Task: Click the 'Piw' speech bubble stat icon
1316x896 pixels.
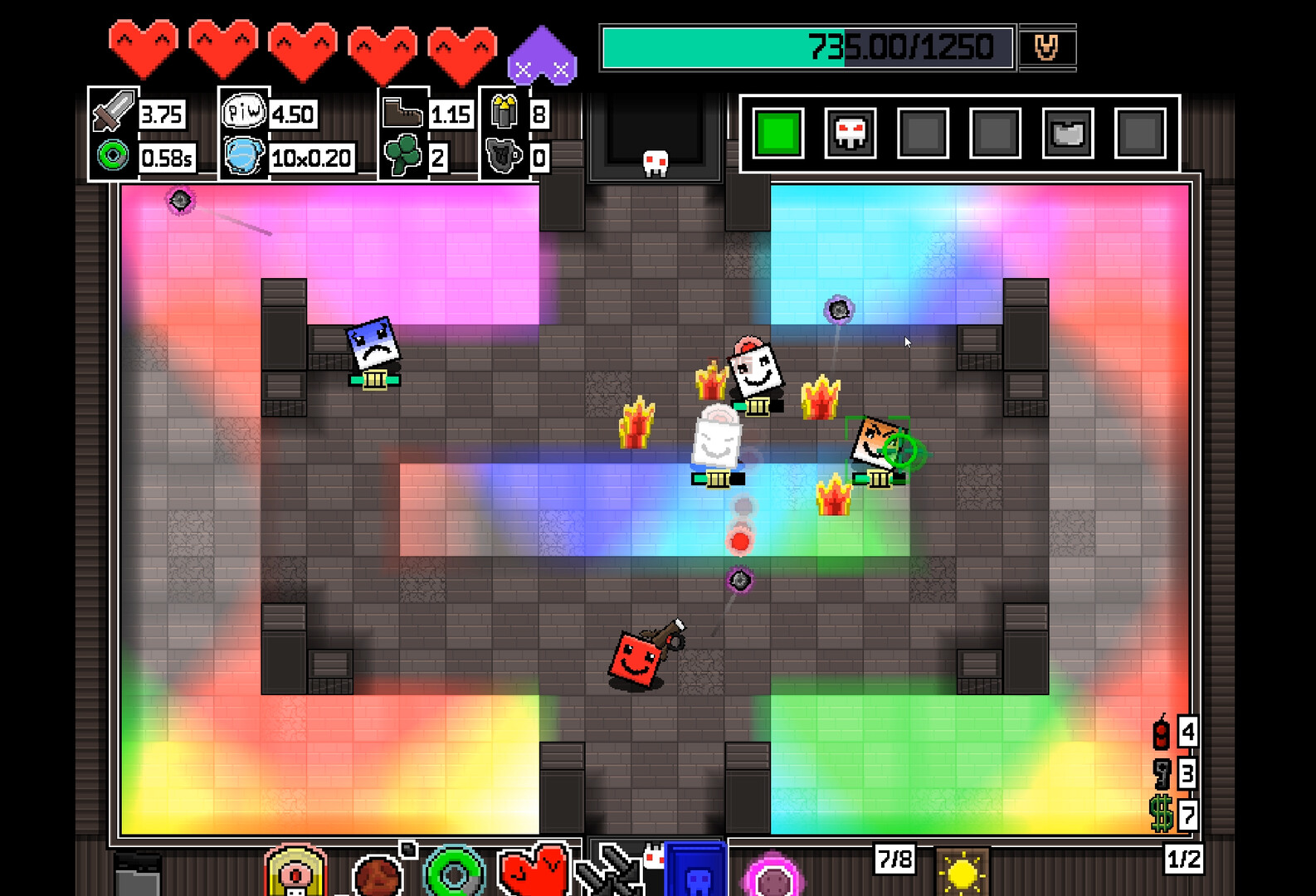Action: [243, 111]
